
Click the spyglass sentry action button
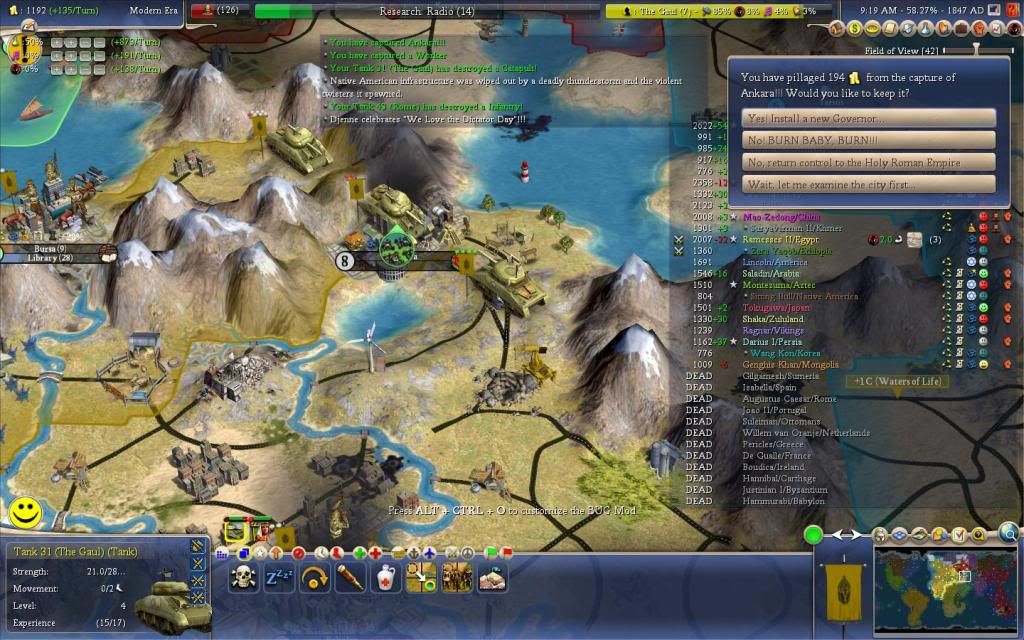[x=350, y=577]
